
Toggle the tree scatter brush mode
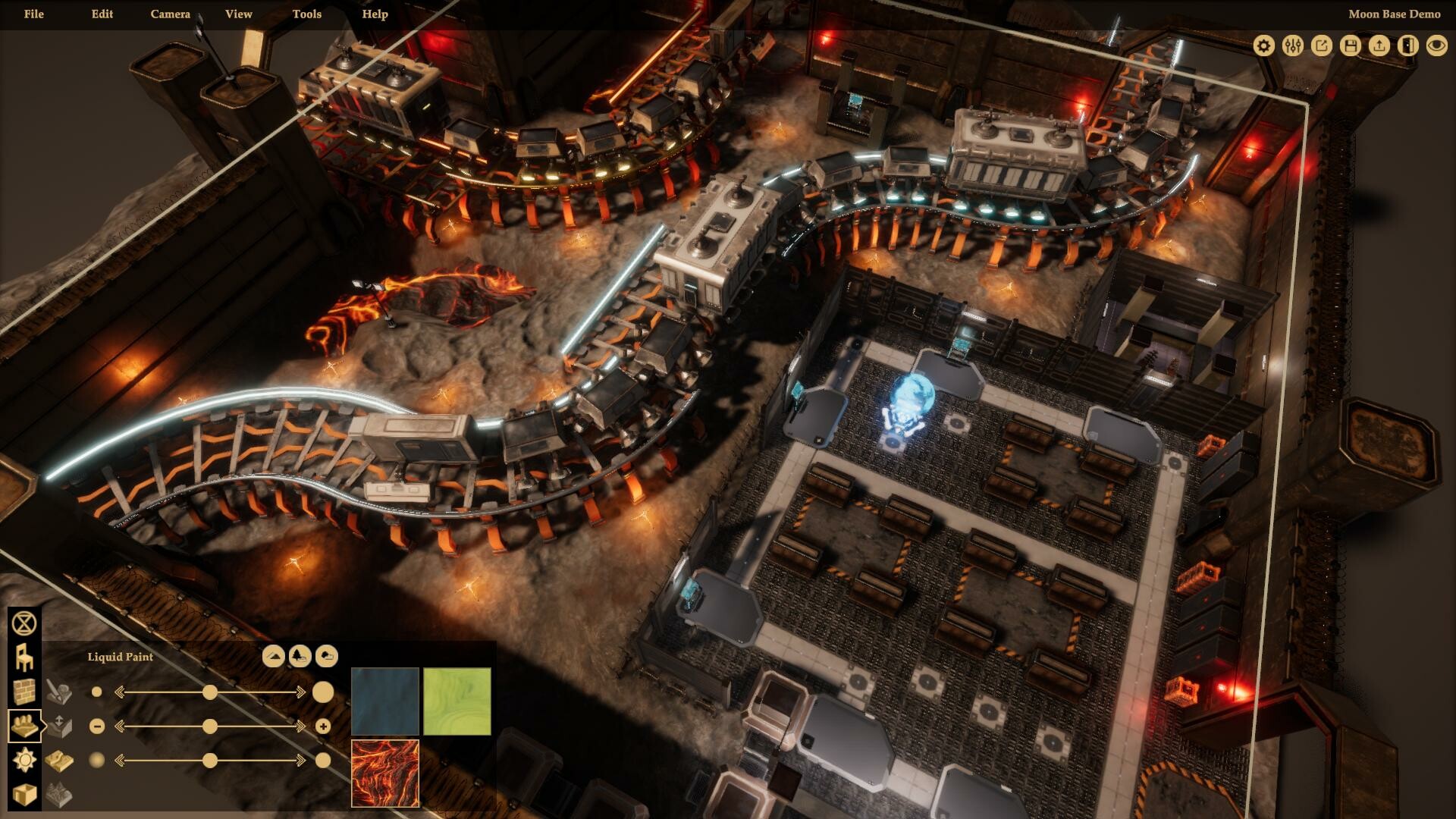tap(300, 657)
